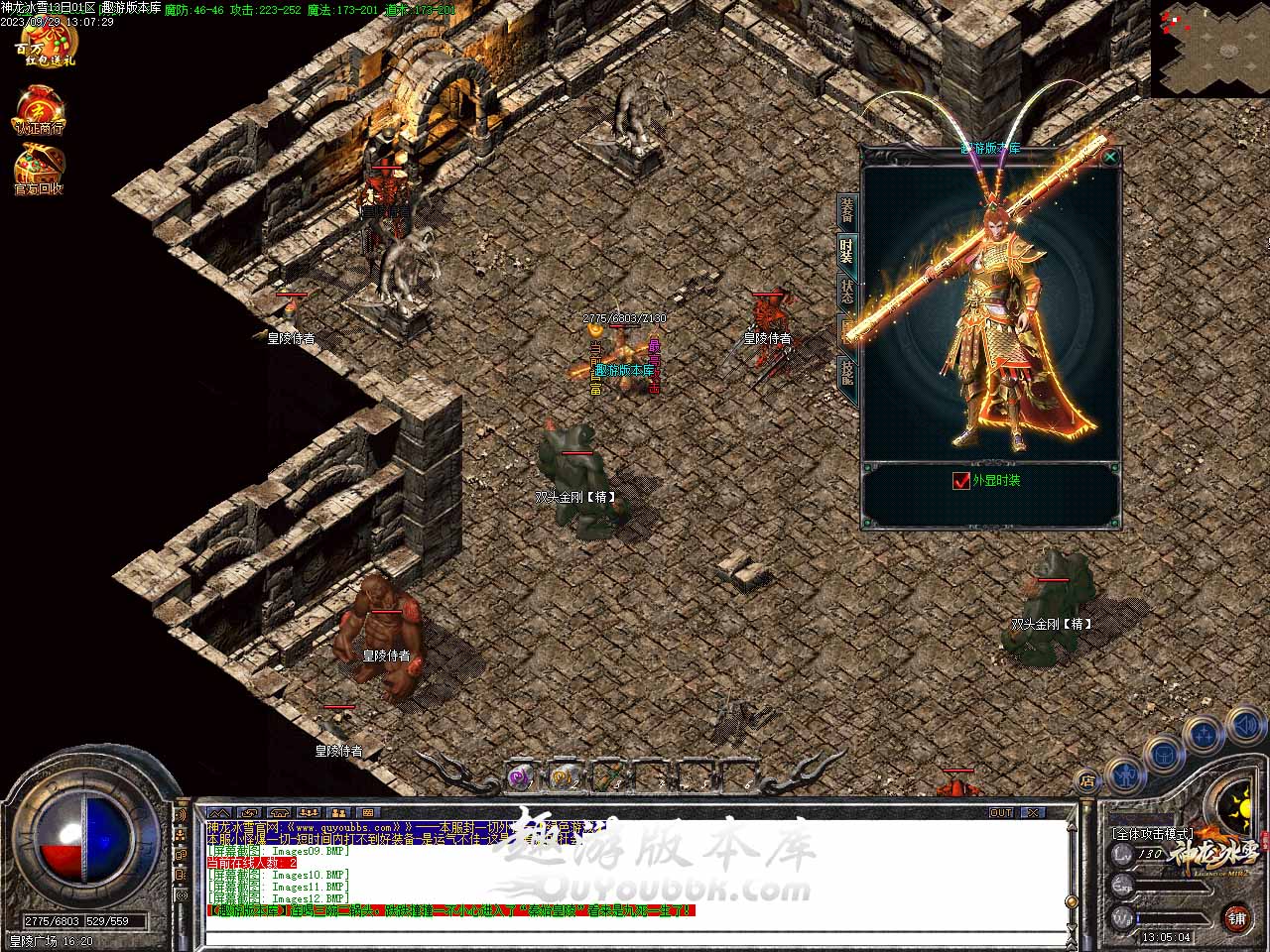Toggle the 外显时装 checkbox
The image size is (1270, 952).
point(960,481)
